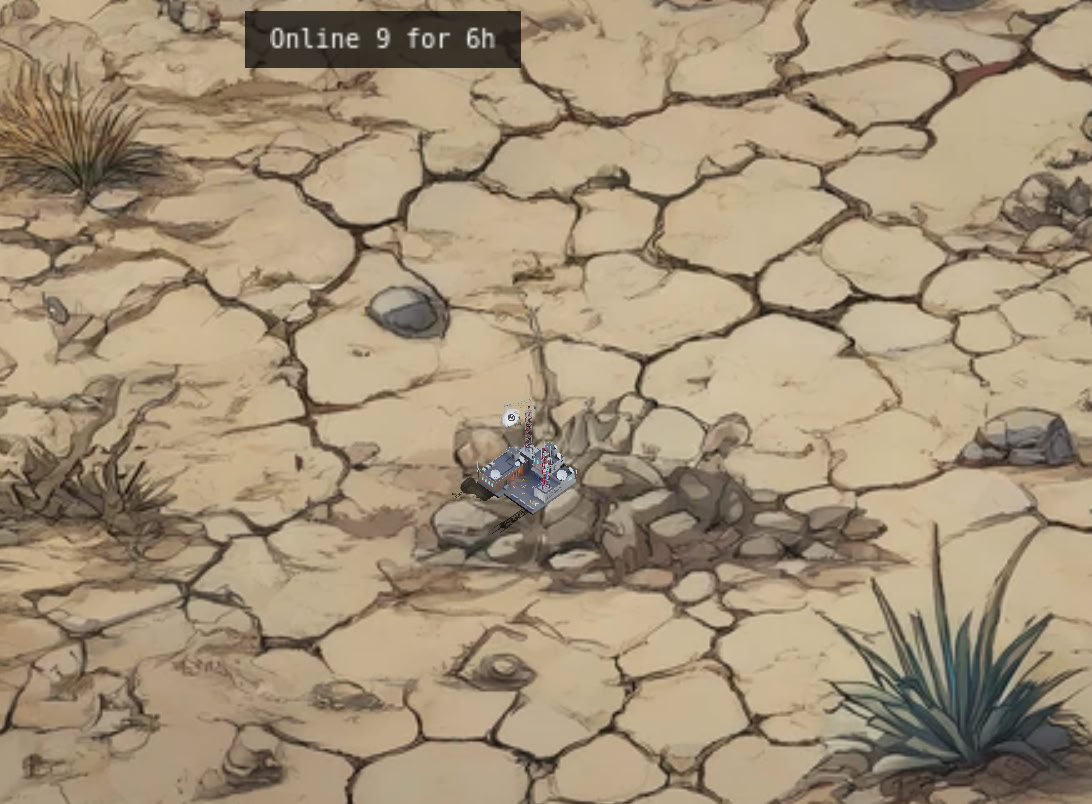Click the round status badge above the base
This screenshot has width=1092, height=804.
[x=511, y=416]
